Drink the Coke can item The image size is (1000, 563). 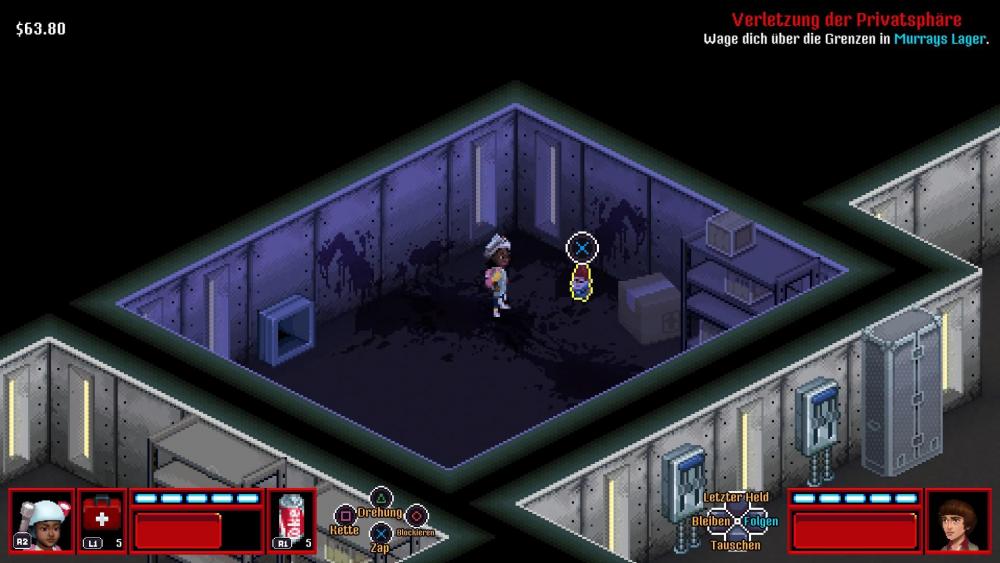click(x=292, y=520)
